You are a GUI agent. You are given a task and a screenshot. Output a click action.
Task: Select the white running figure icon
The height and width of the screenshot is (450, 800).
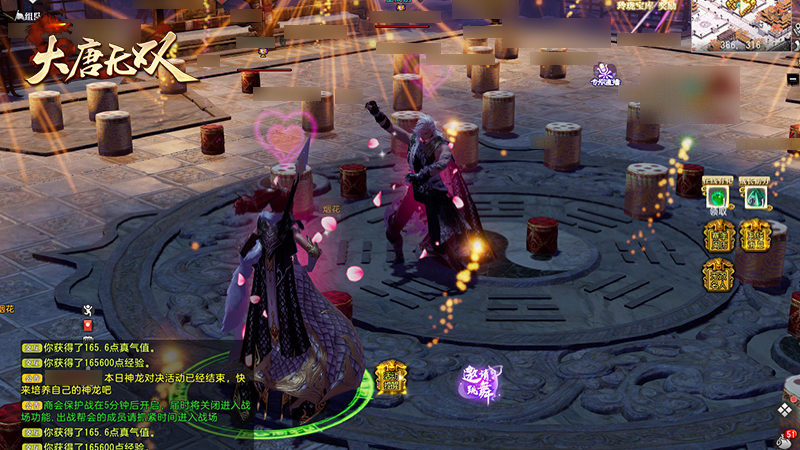(88, 309)
